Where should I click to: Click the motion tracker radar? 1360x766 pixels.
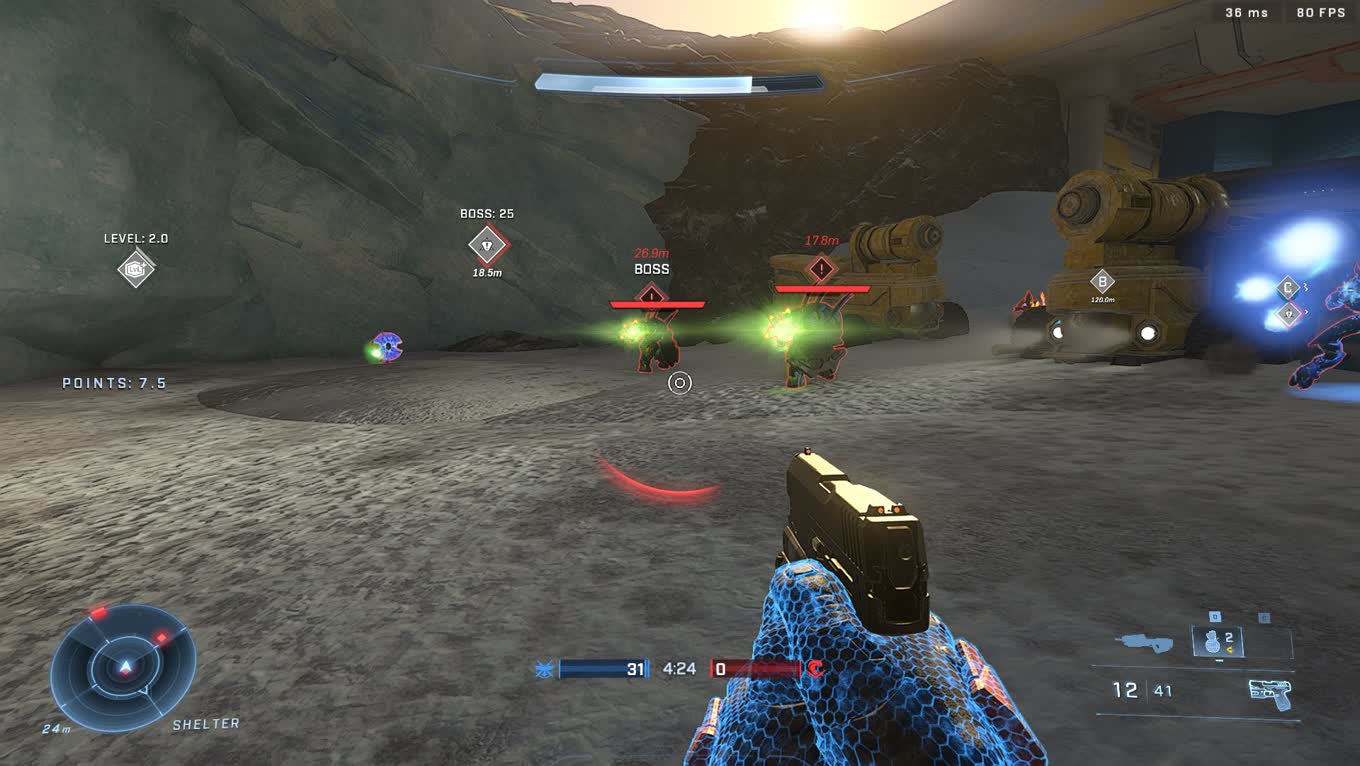(x=123, y=668)
